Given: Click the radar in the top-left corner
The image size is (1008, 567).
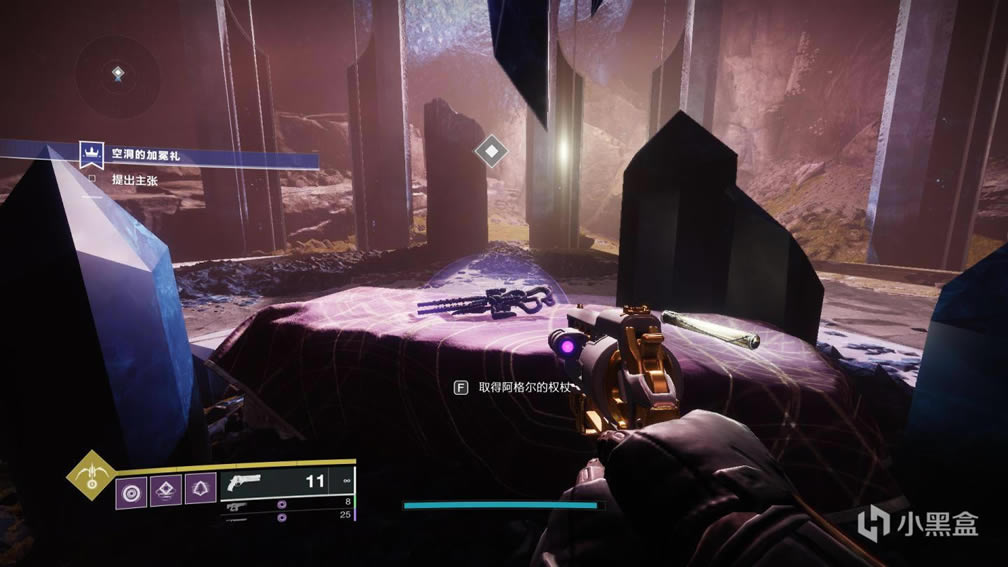Looking at the screenshot, I should [x=118, y=74].
